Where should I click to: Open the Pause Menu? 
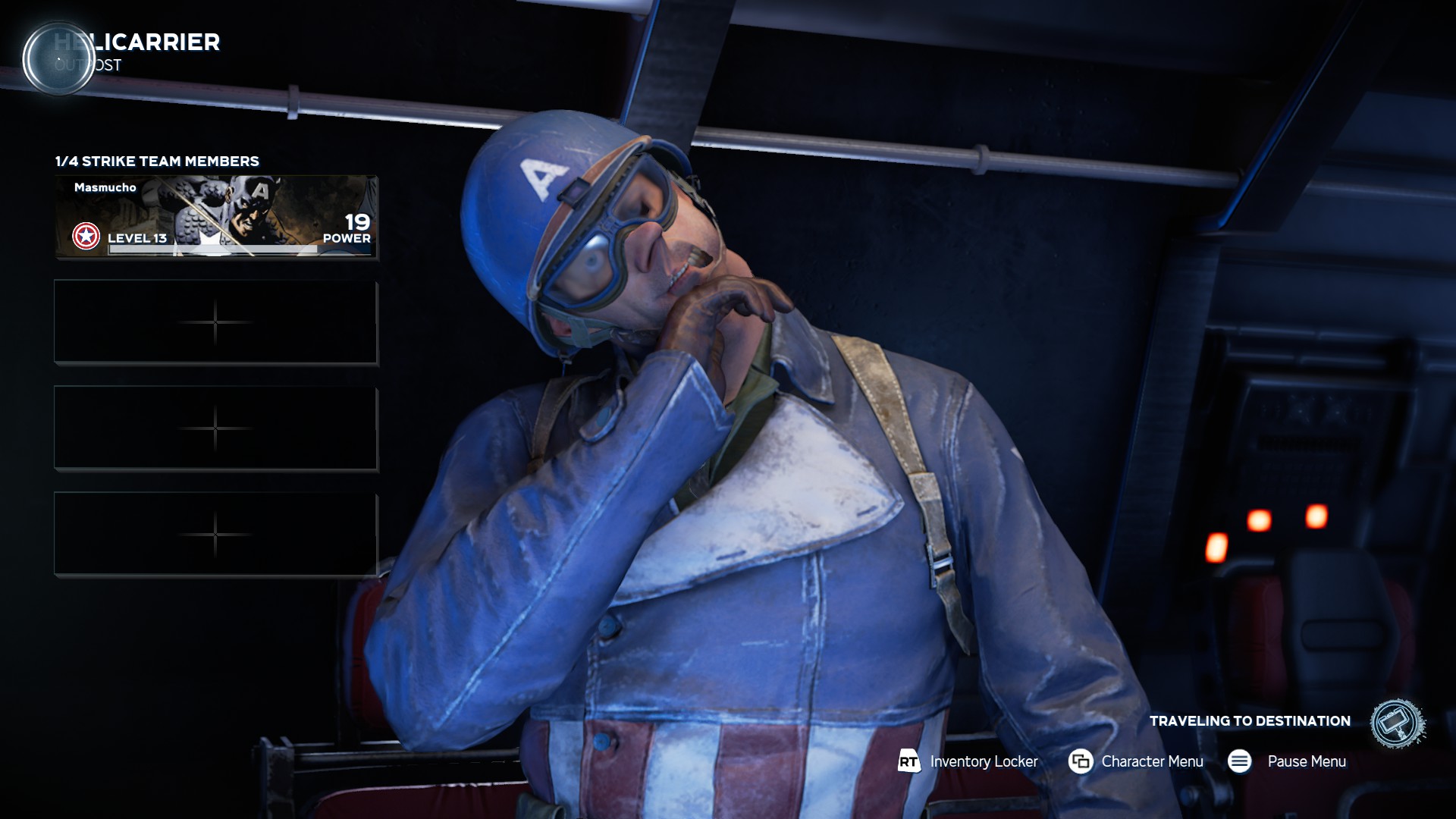coord(1287,761)
